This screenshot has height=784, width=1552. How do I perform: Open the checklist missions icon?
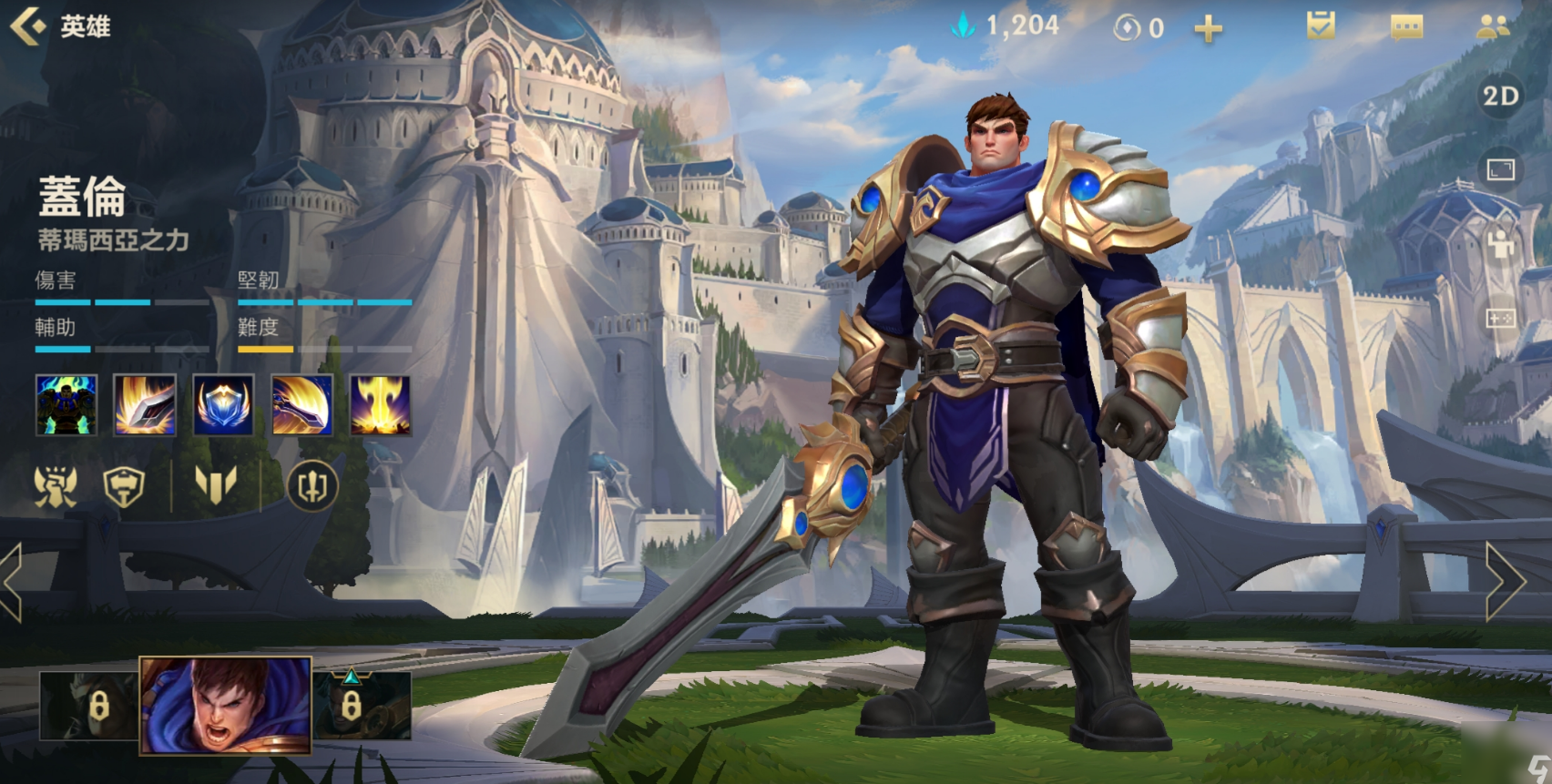pyautogui.click(x=1320, y=25)
